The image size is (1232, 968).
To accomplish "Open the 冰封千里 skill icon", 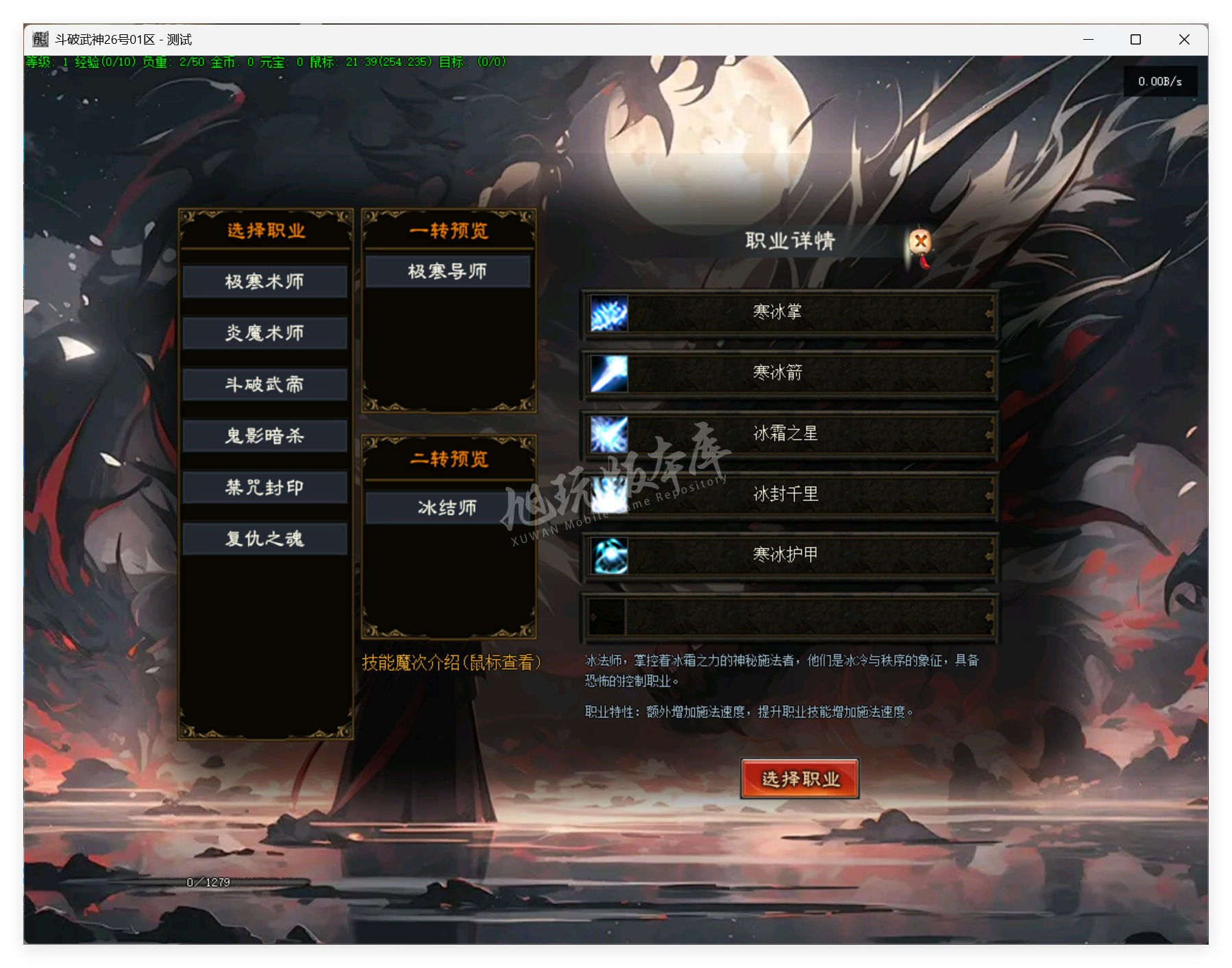I will (608, 495).
